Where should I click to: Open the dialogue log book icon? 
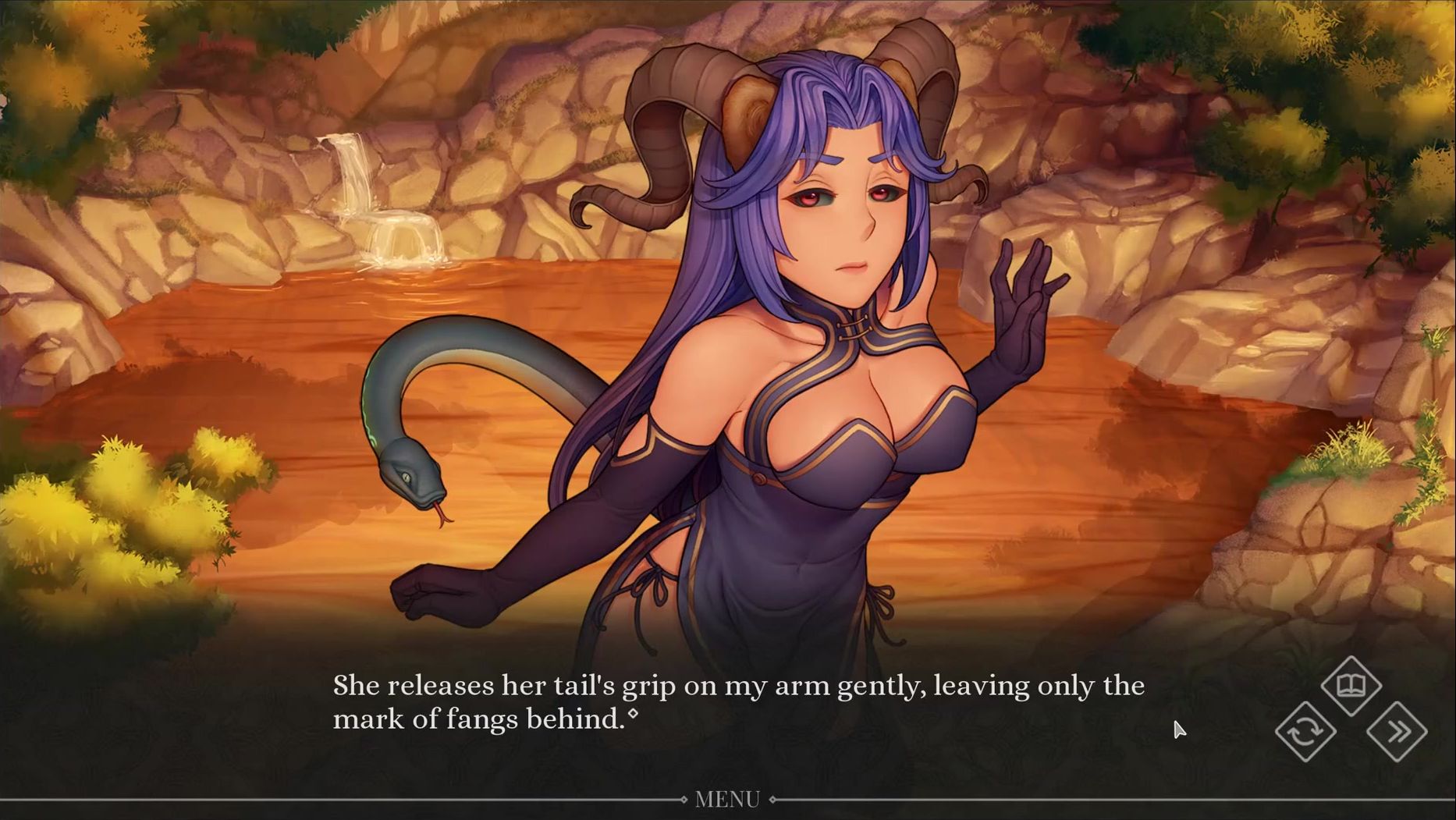point(1351,686)
